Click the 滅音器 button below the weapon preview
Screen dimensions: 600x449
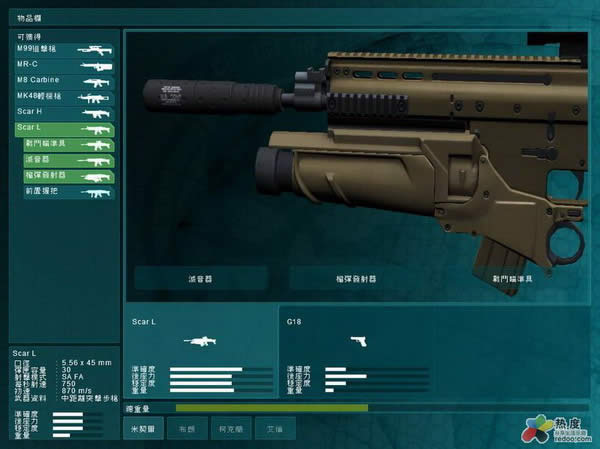(201, 277)
